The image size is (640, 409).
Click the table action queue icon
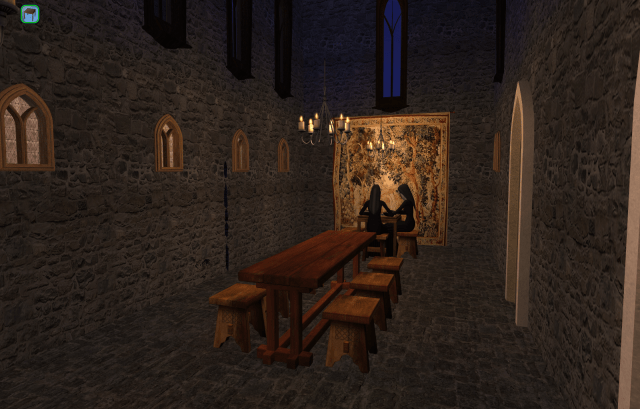(x=30, y=14)
